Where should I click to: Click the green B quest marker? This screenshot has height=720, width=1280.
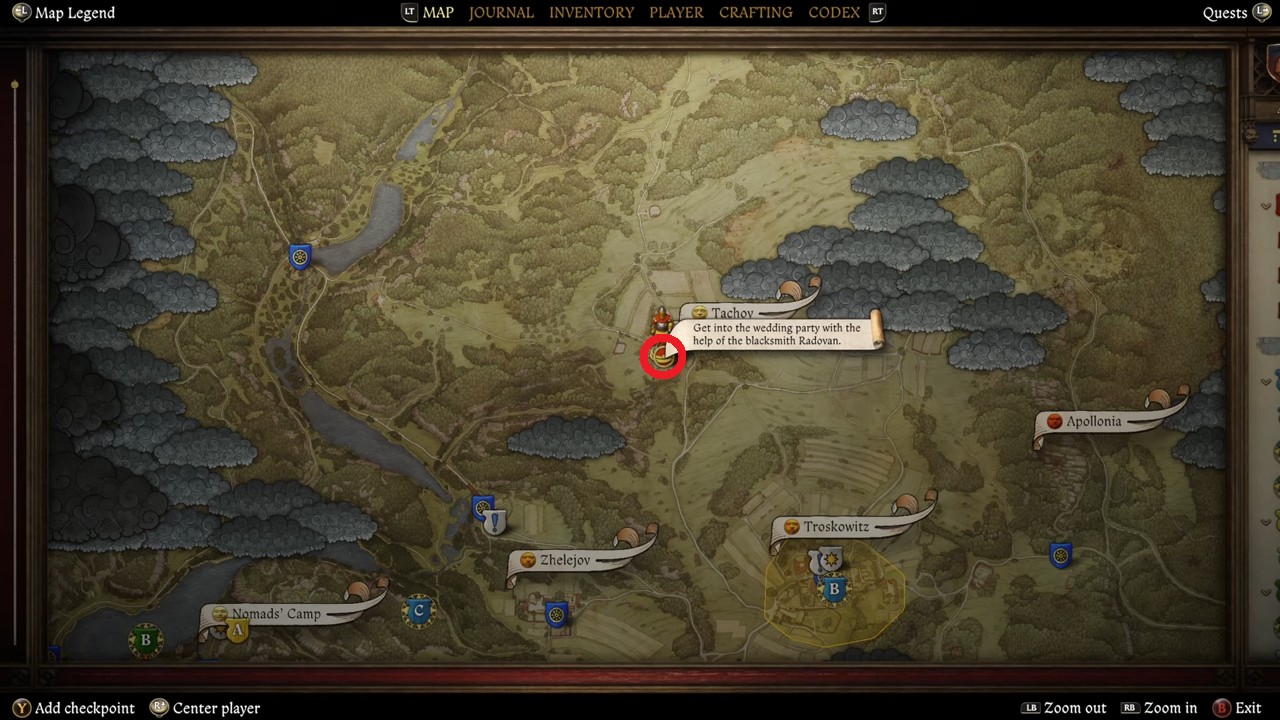coord(146,640)
